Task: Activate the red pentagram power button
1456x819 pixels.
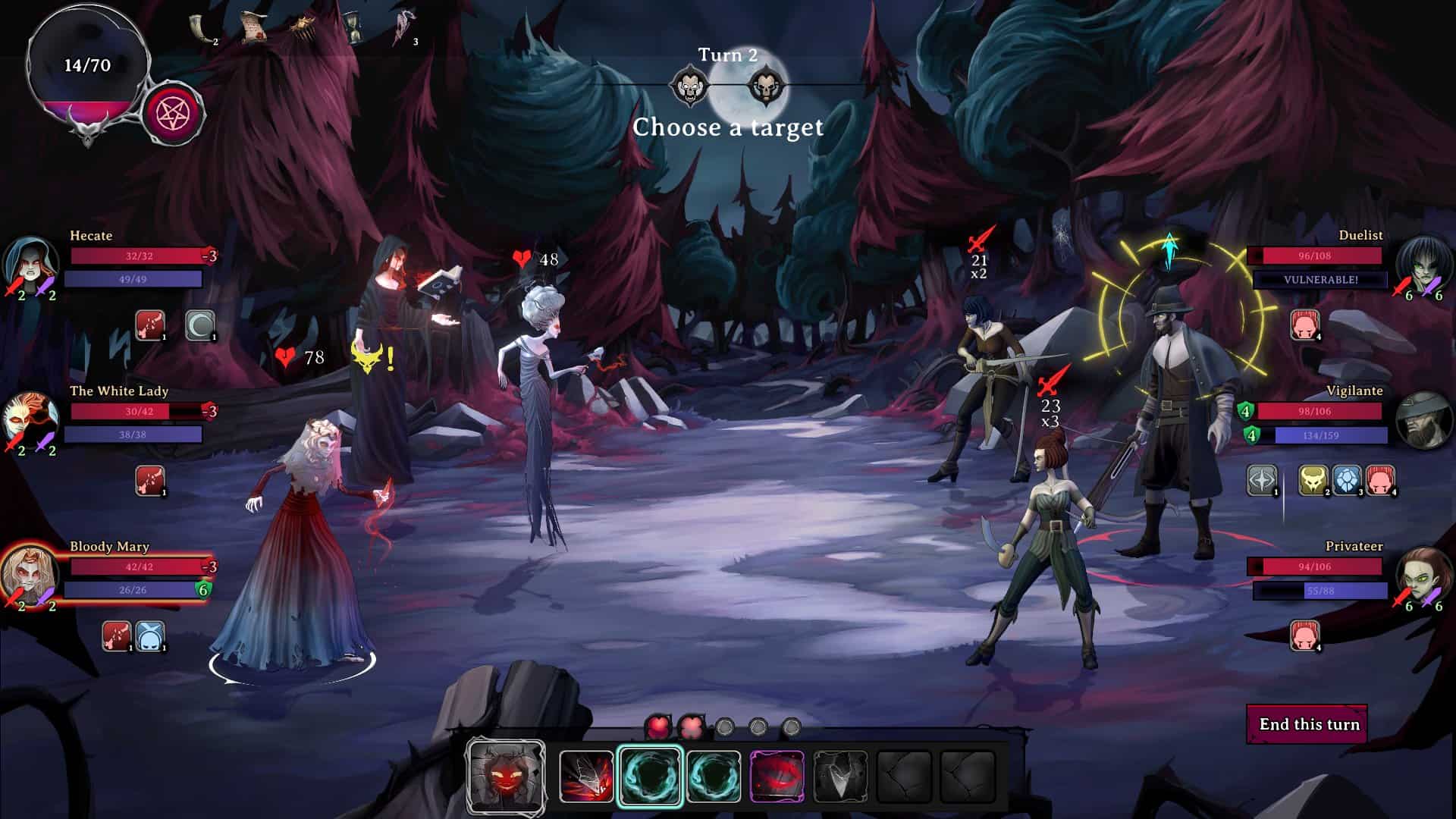Action: coord(172,115)
